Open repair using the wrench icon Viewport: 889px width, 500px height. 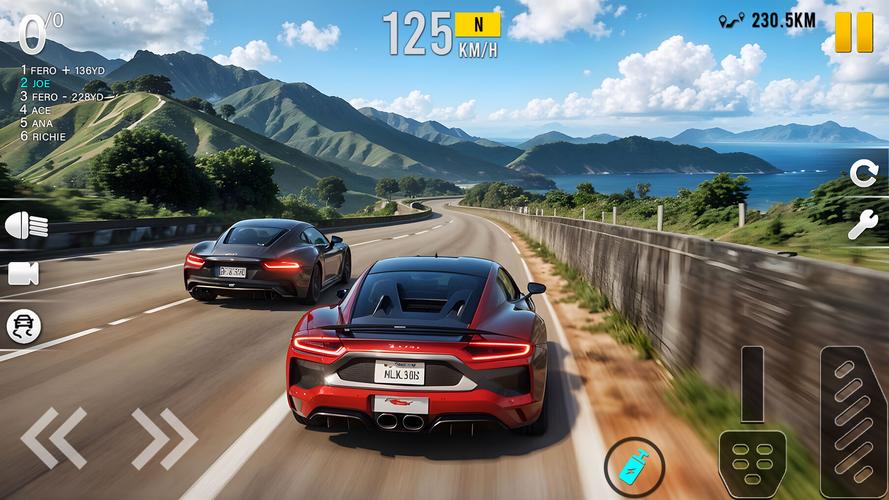(863, 224)
